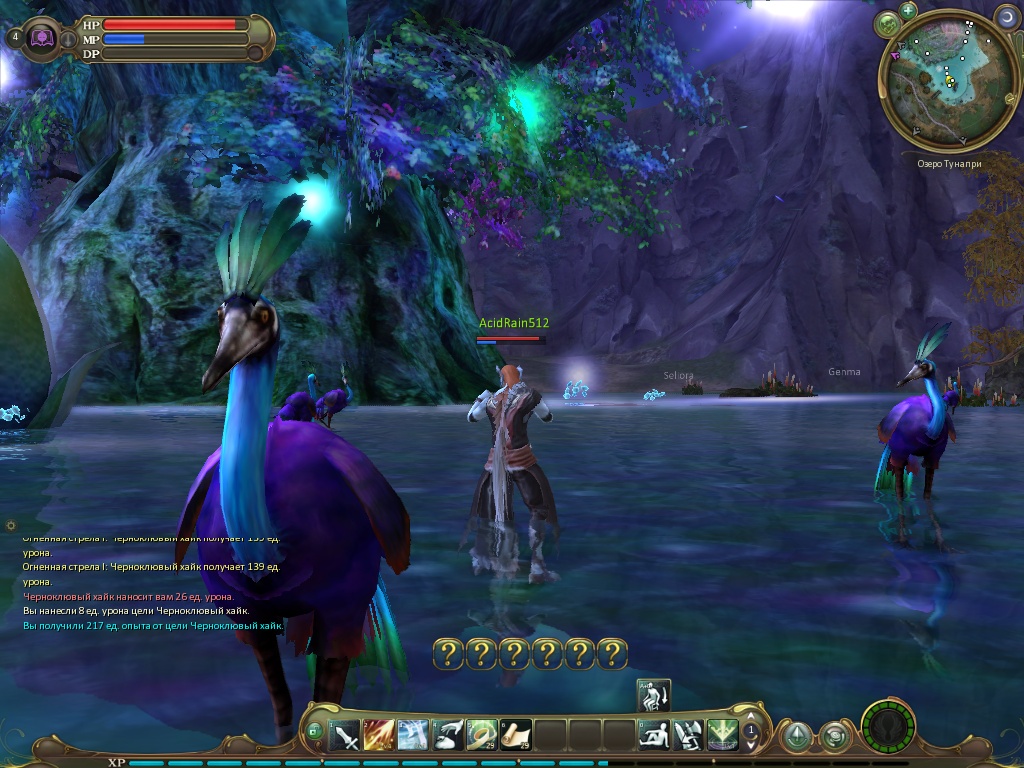Click the green plus button above minimap
The width and height of the screenshot is (1024, 768).
tap(908, 11)
